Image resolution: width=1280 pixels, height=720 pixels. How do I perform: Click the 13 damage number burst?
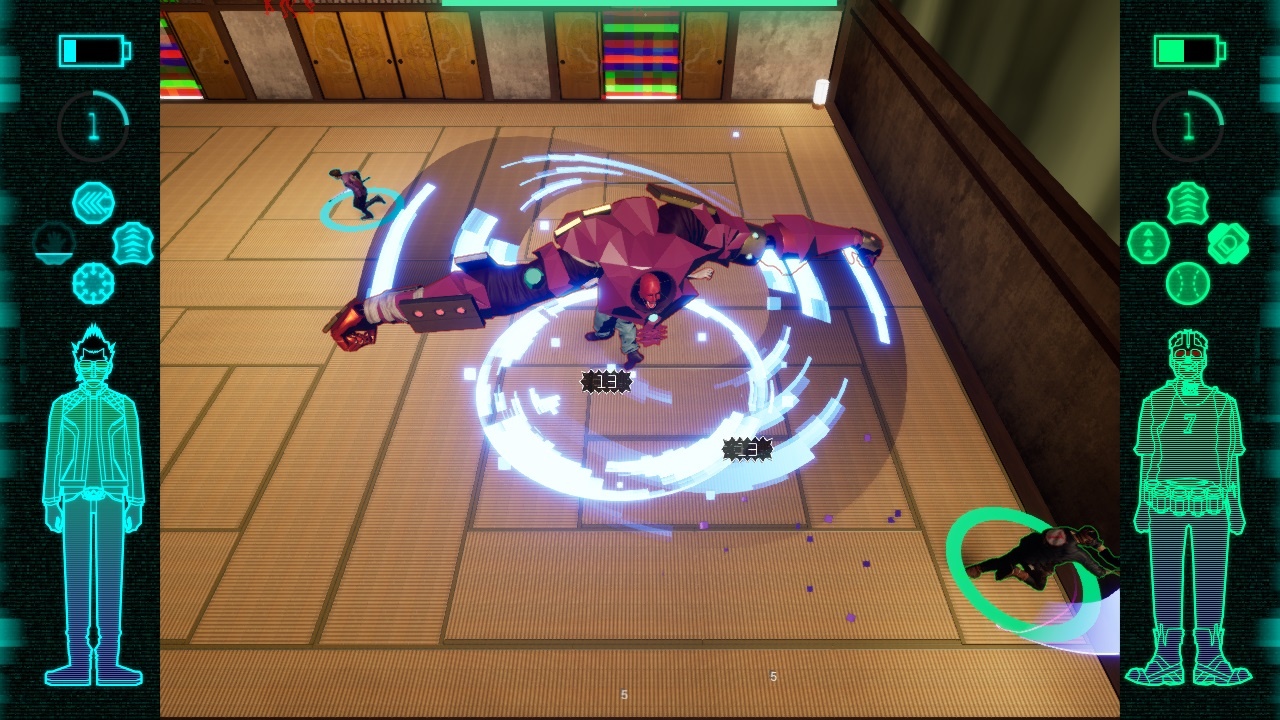click(604, 380)
